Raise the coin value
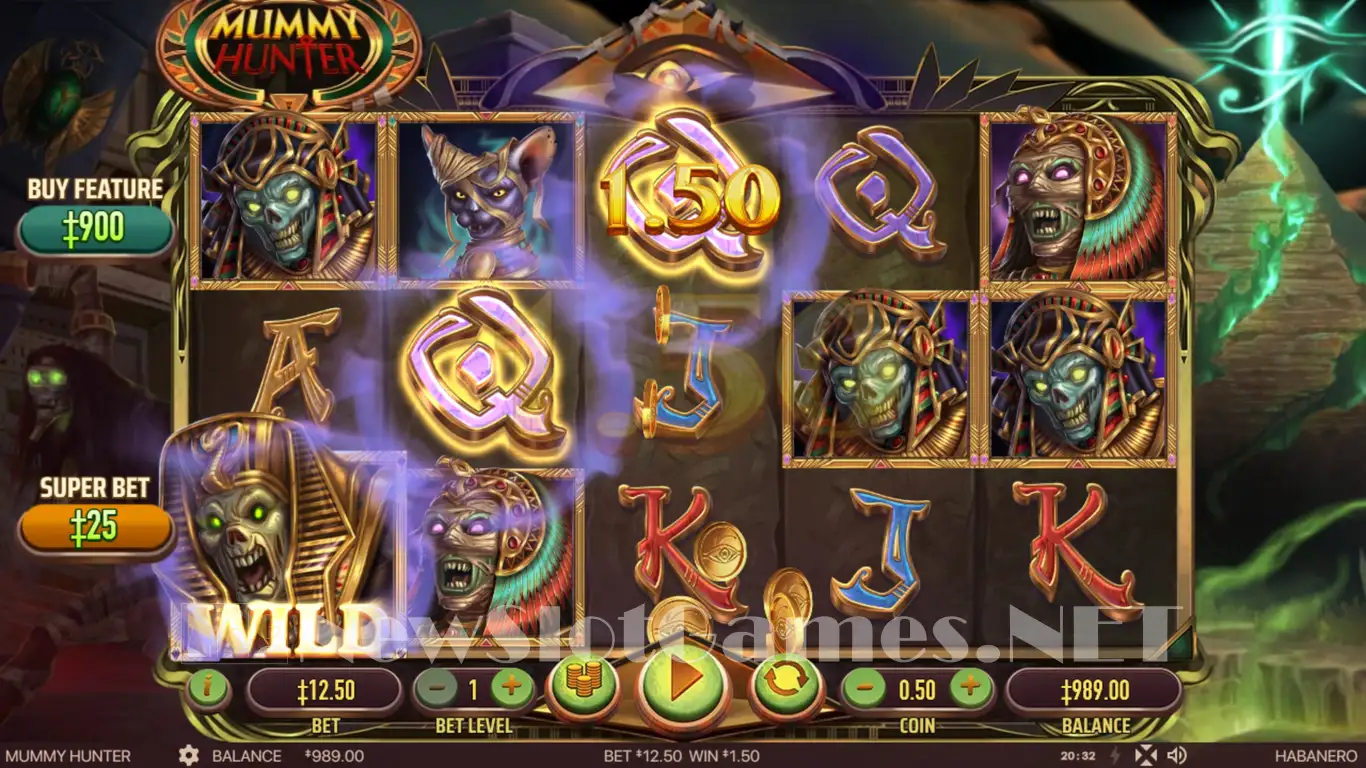The height and width of the screenshot is (768, 1366). coord(969,688)
